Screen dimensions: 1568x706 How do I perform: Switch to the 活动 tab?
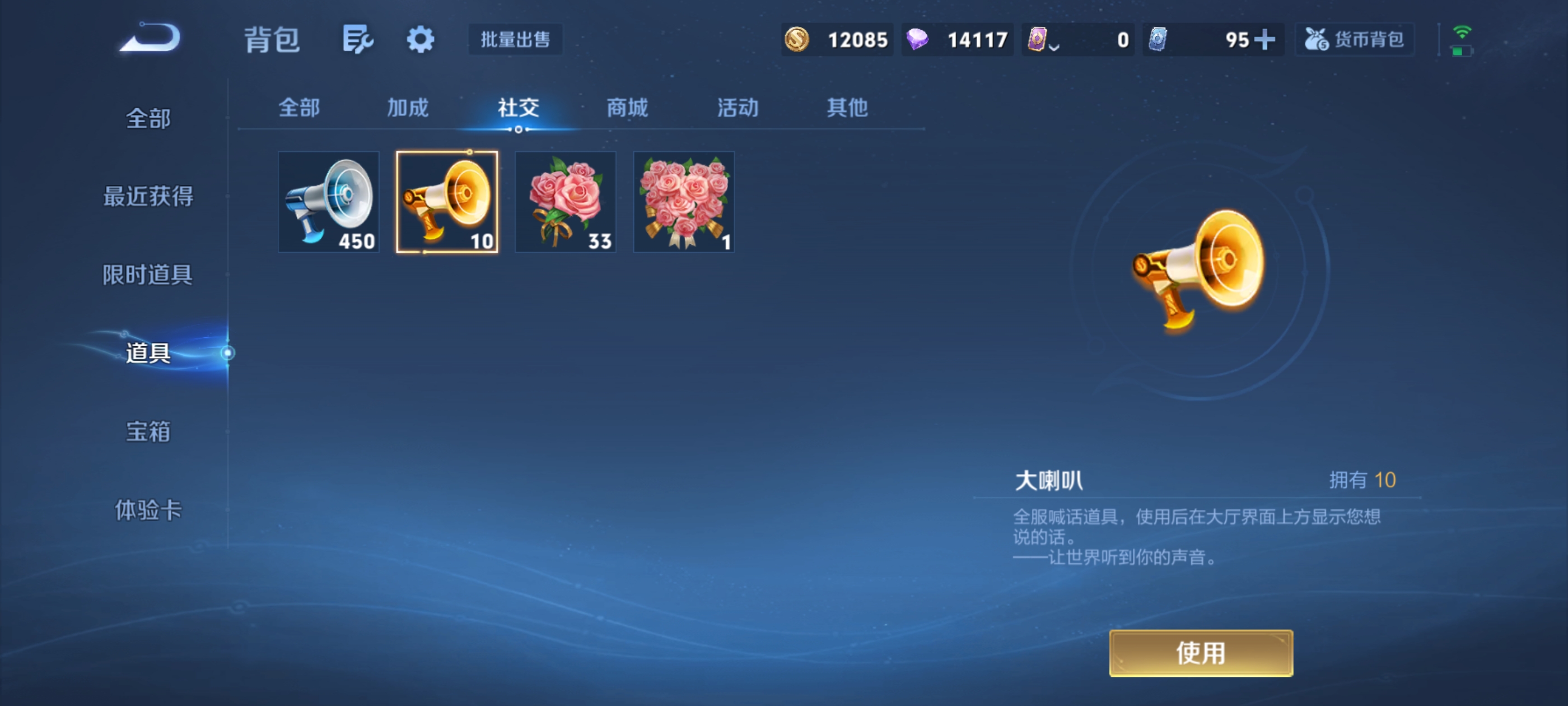coord(738,106)
